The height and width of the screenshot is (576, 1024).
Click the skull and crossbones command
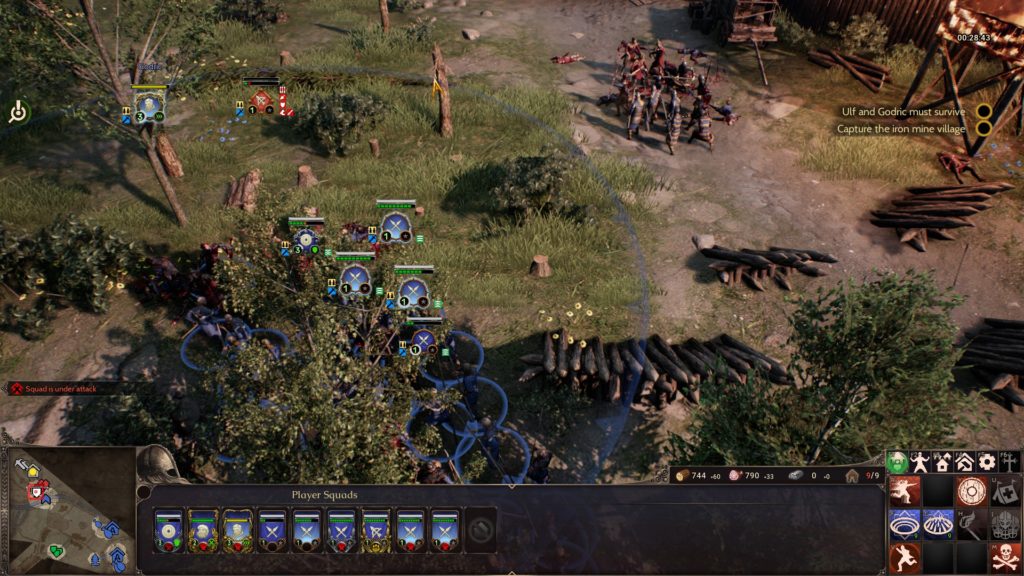pyautogui.click(x=1005, y=557)
